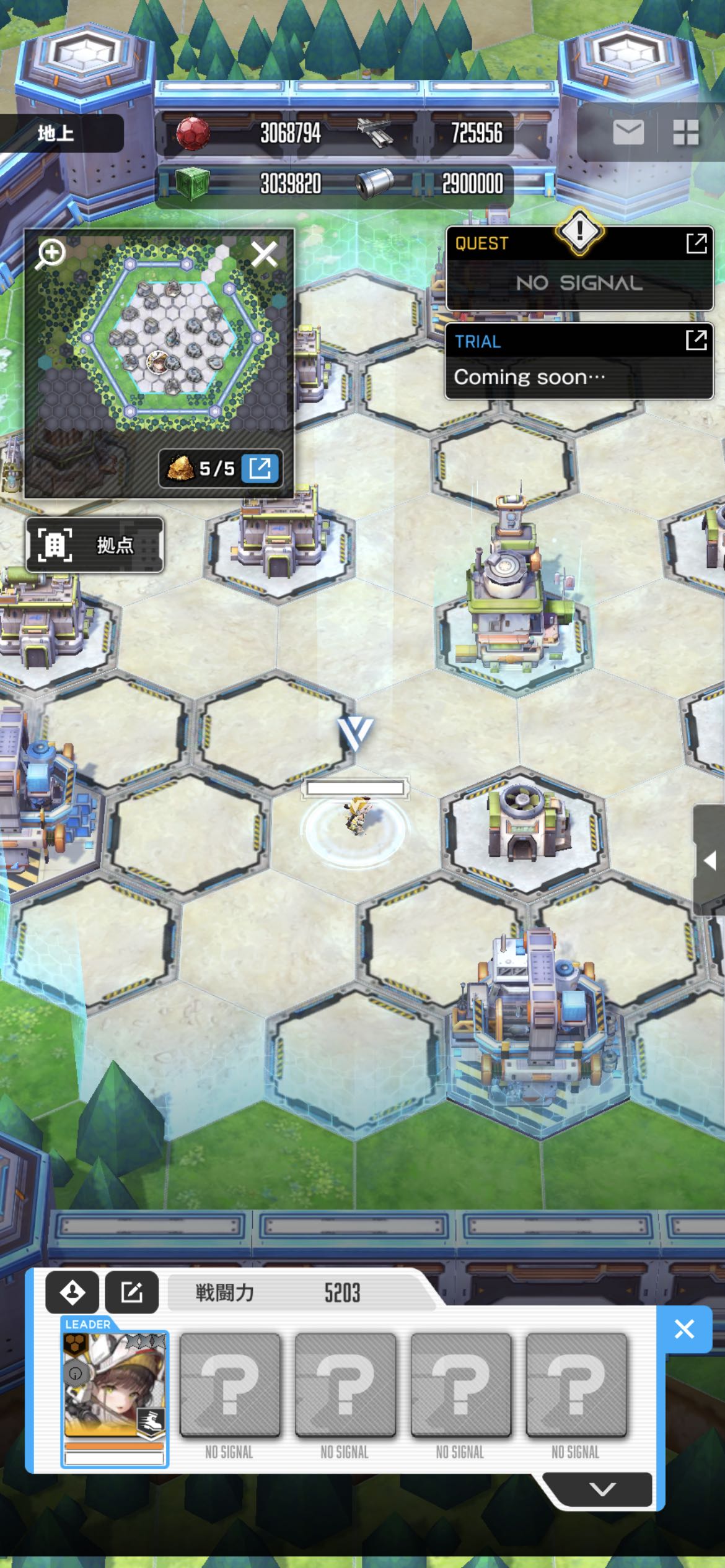725x1568 pixels.
Task: Open the squad formation icon button
Action: [x=72, y=1292]
